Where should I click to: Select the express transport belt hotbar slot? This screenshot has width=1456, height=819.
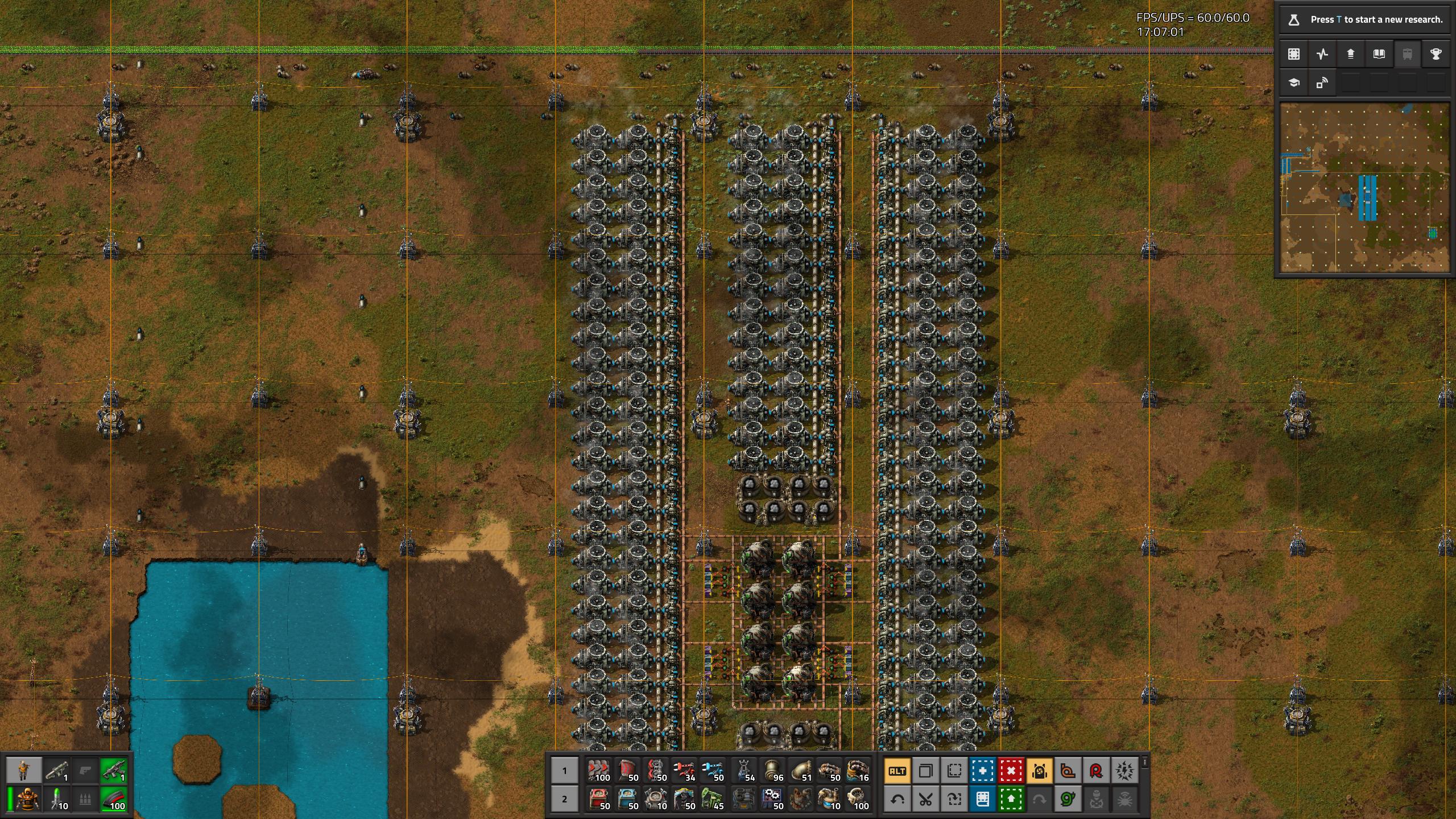pos(598,771)
